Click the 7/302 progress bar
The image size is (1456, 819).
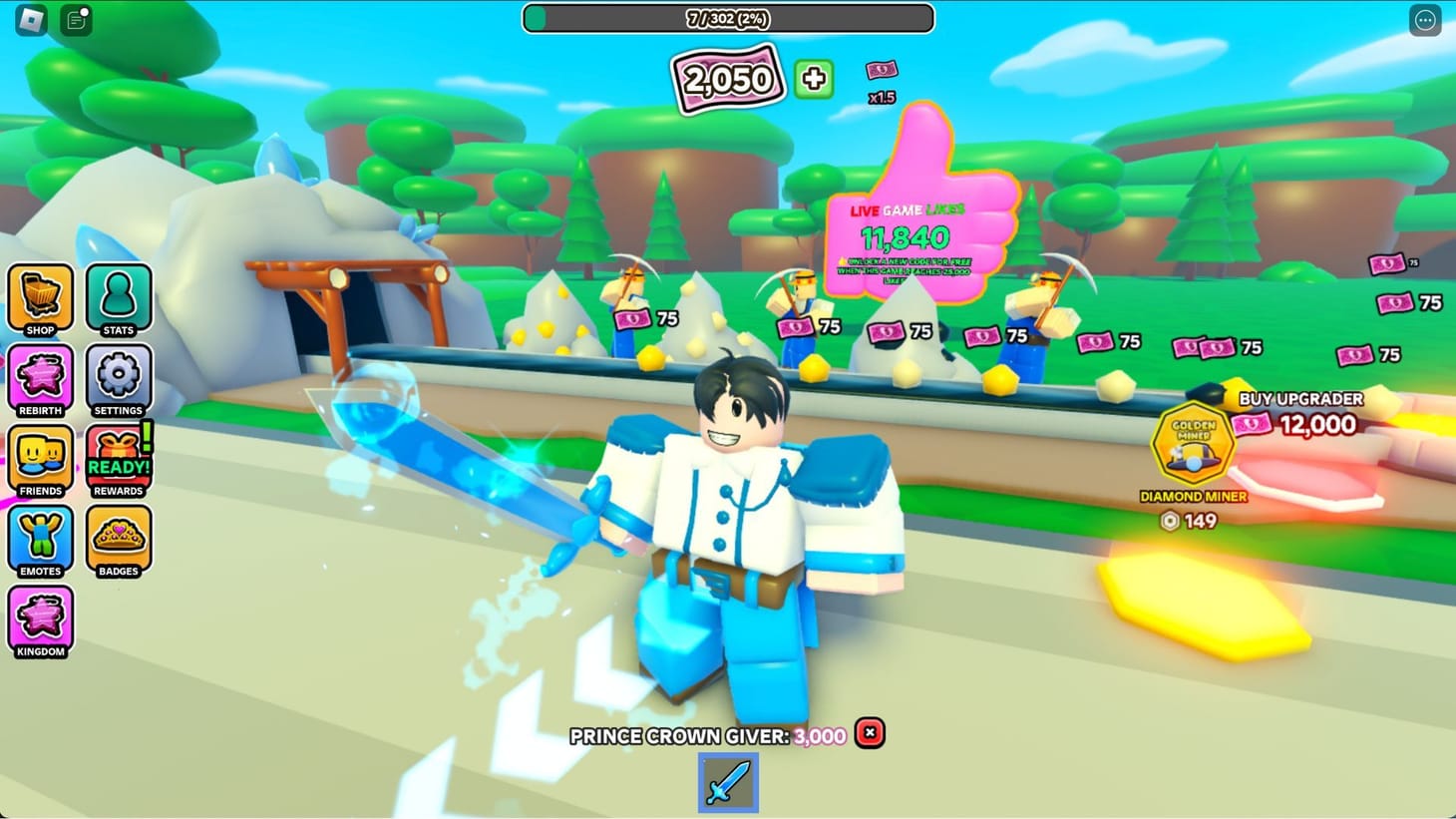(727, 18)
